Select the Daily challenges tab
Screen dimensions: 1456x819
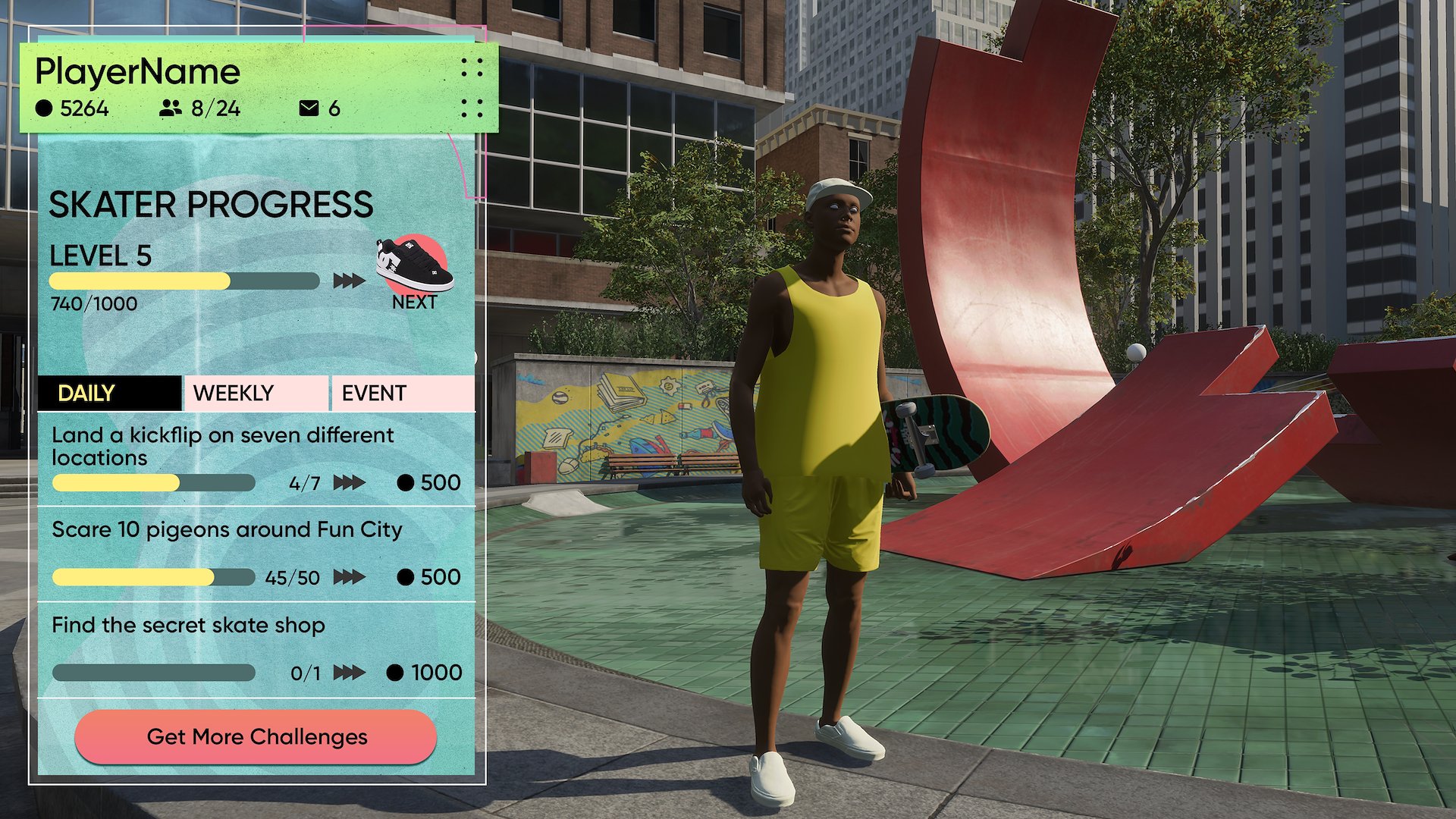[109, 393]
